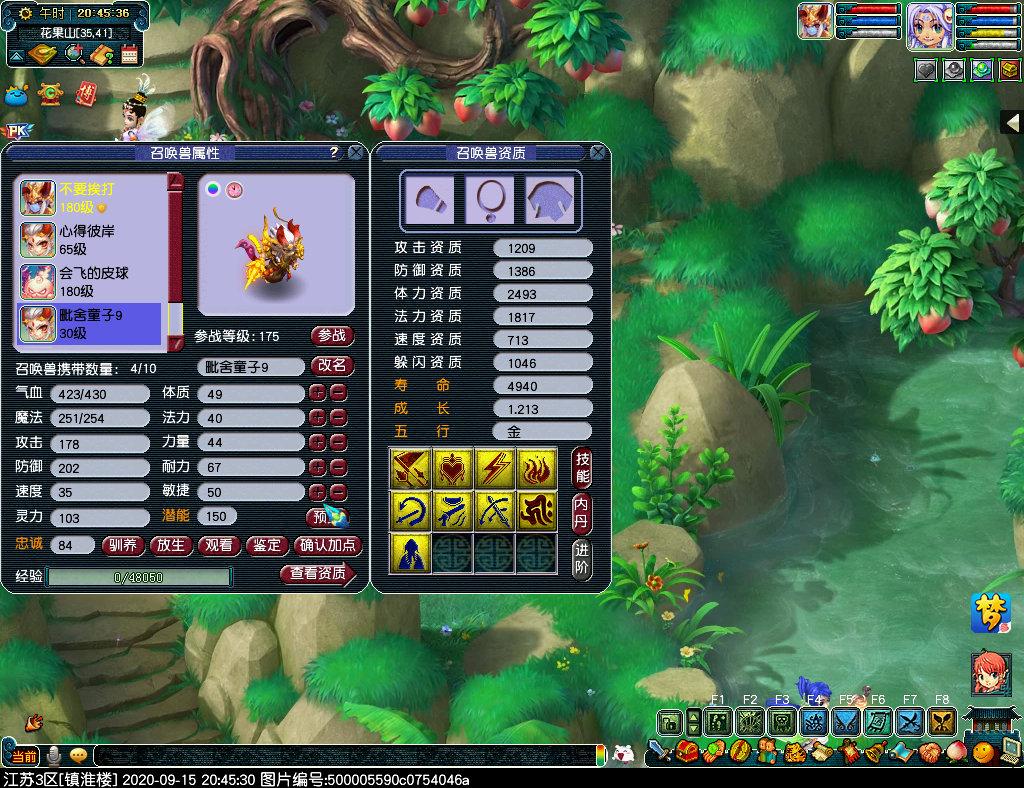Screen dimensions: 1024x788
Task: Close the 召唤兽资质 panel
Action: point(597,153)
